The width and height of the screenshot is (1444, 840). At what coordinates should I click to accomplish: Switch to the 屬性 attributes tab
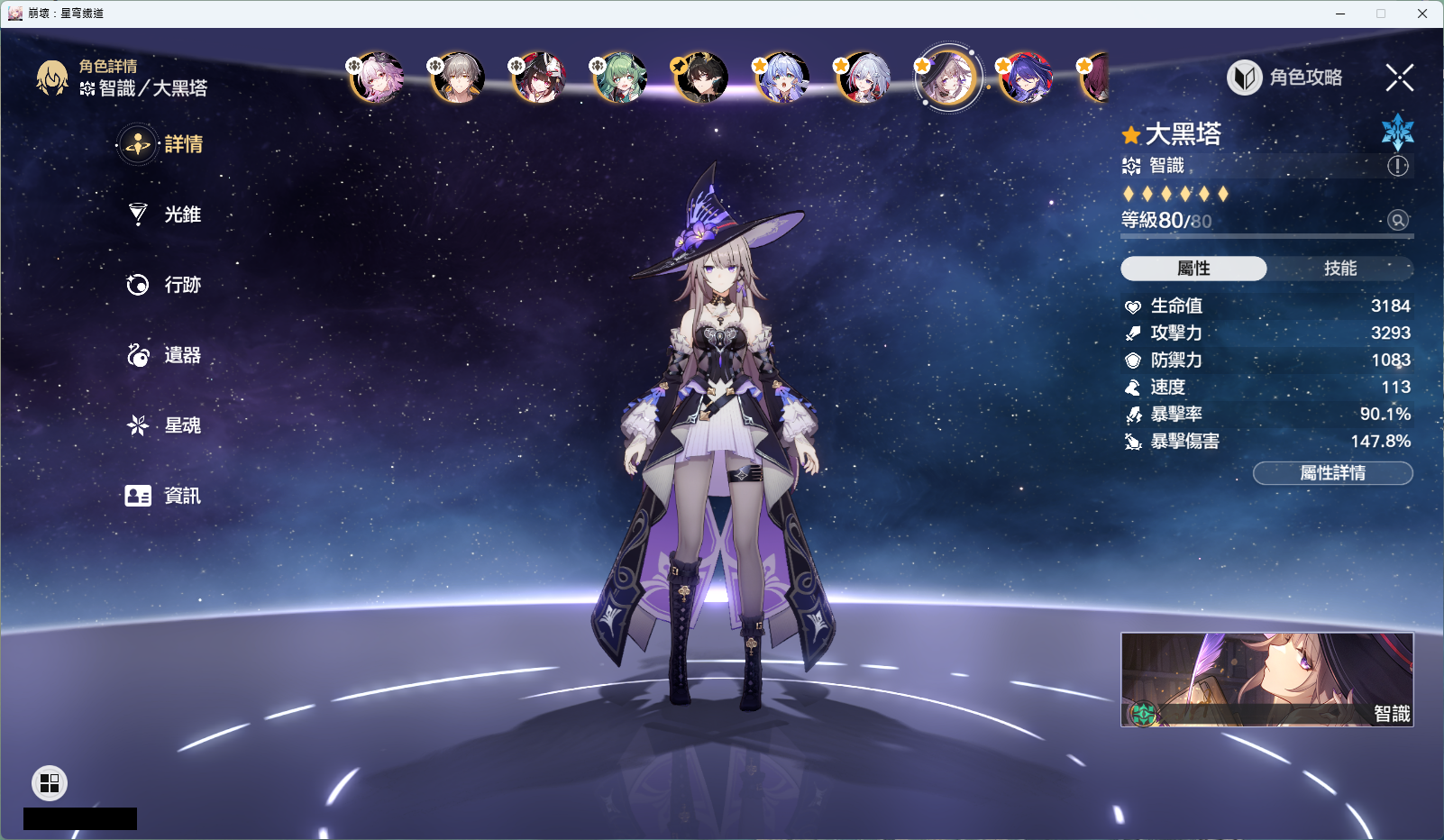[1193, 269]
